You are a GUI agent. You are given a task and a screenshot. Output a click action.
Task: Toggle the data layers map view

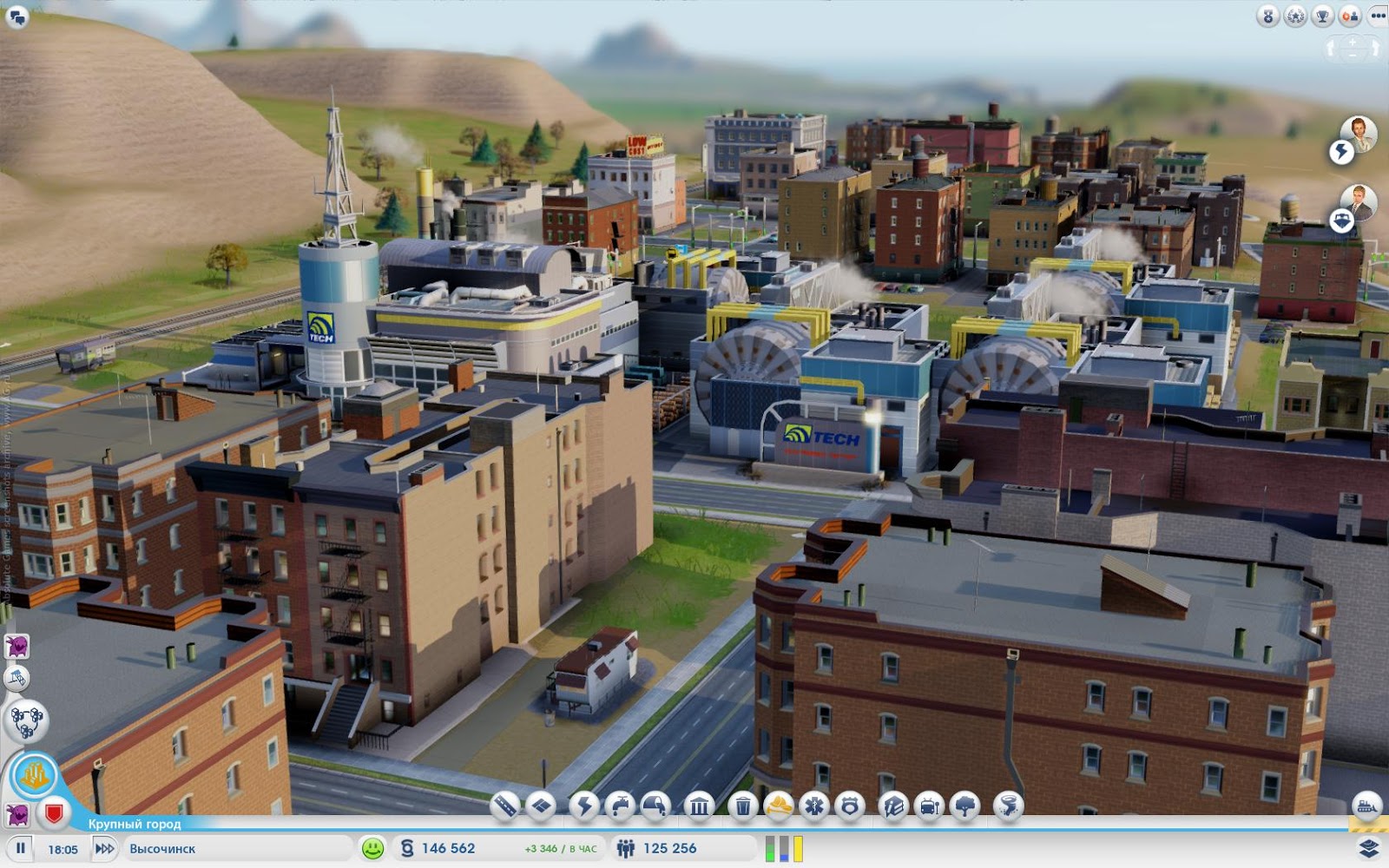1368,849
